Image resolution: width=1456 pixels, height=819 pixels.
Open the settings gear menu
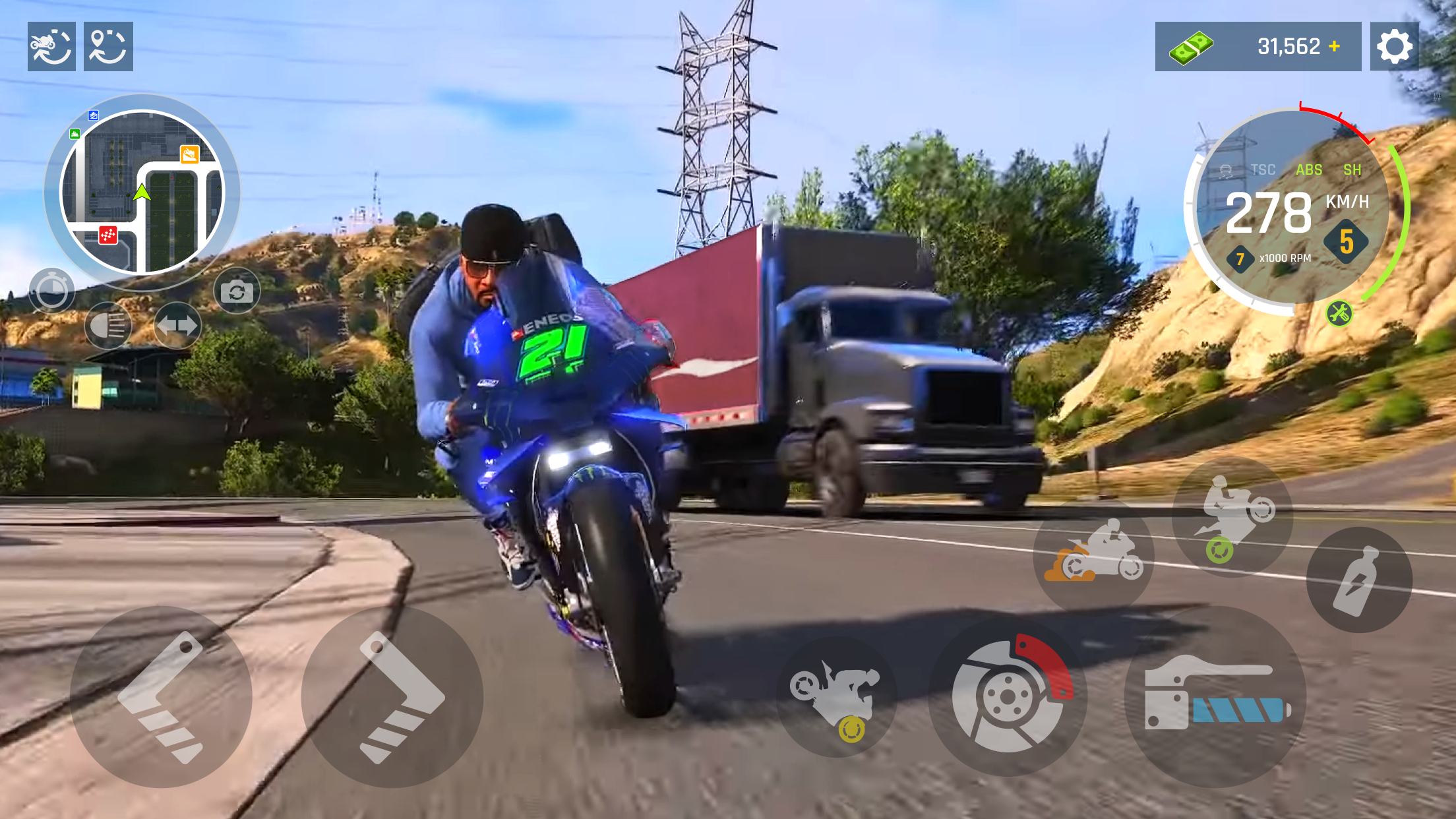pyautogui.click(x=1395, y=47)
